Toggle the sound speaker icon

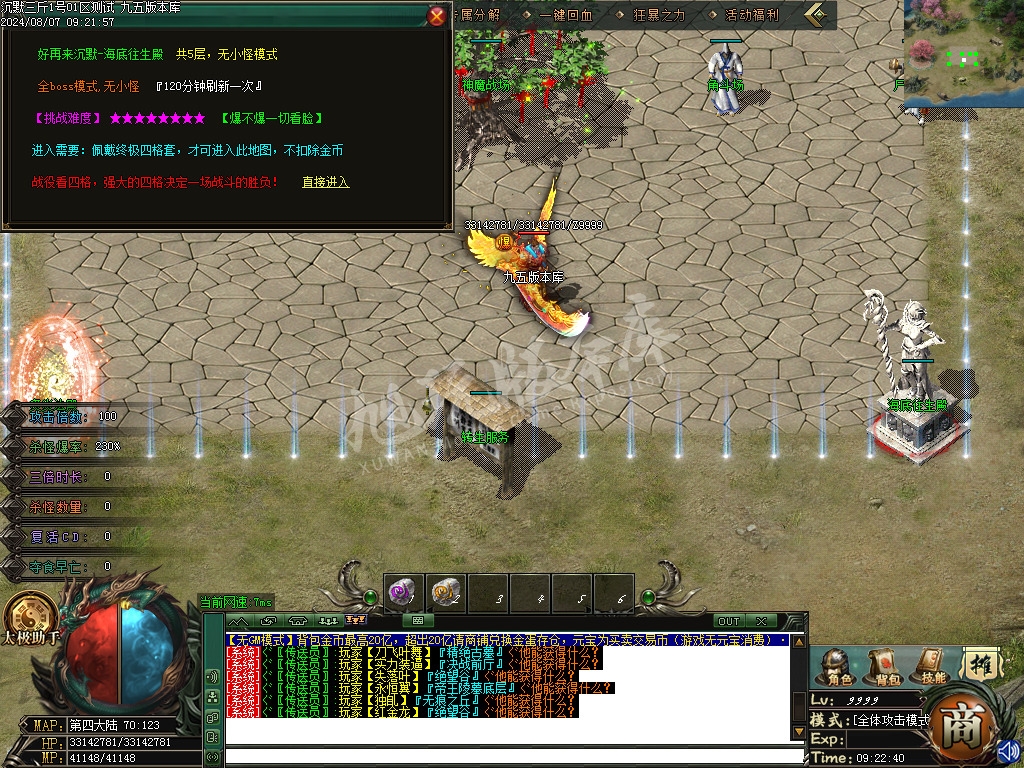(1008, 751)
